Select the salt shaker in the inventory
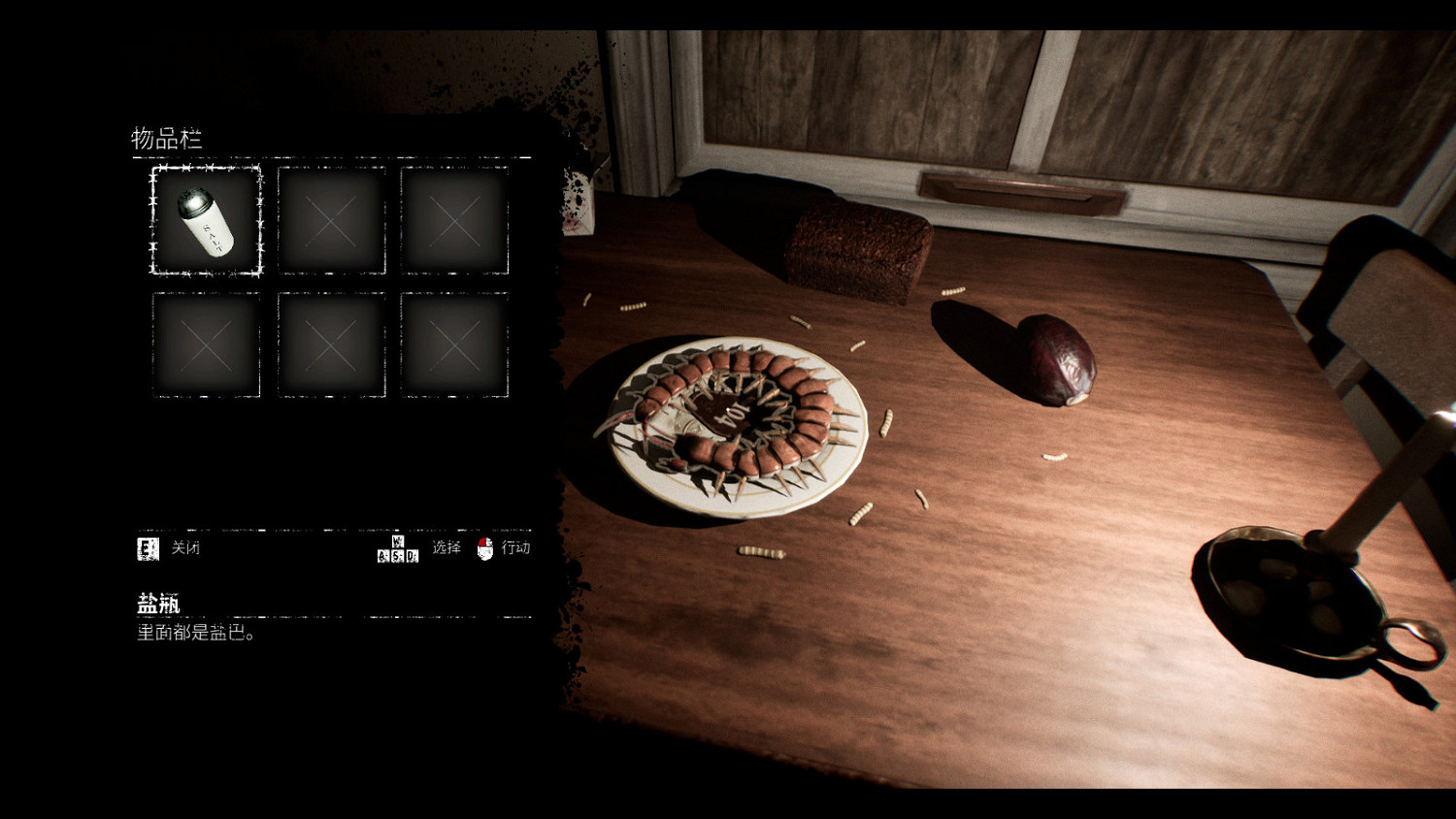This screenshot has height=819, width=1456. (205, 221)
